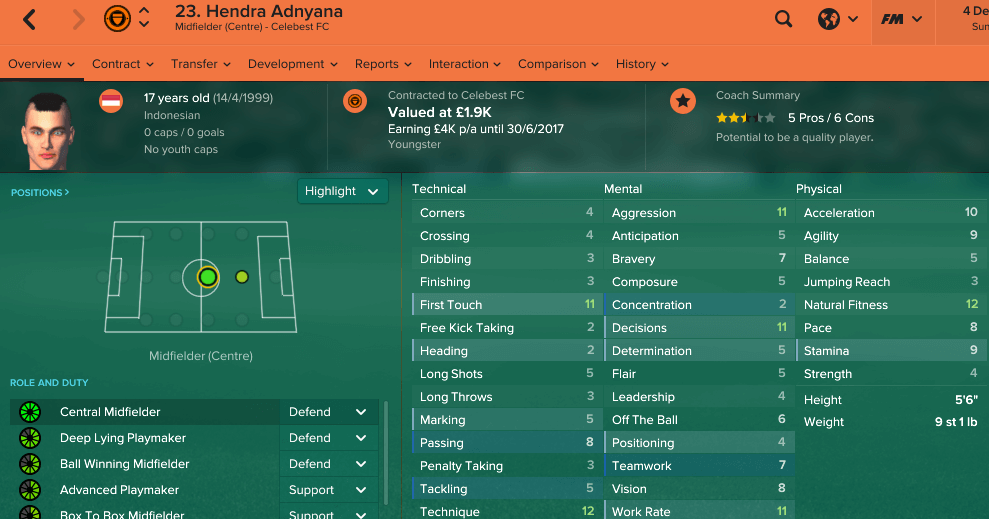
Task: Show the Reports menu
Action: 382,64
